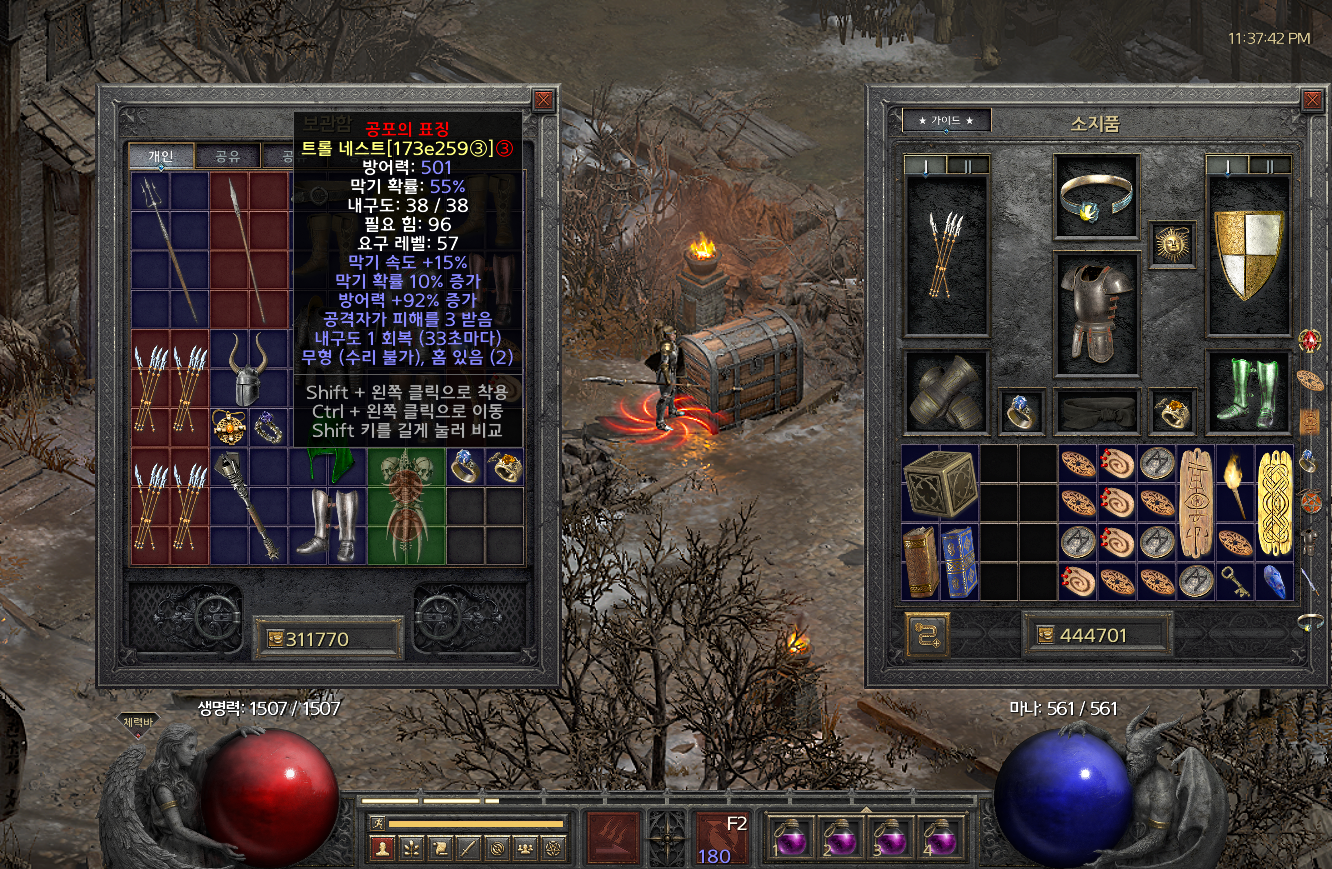Image resolution: width=1332 pixels, height=869 pixels.
Task: Select the equipped circlet in the head slot
Action: coord(1096,198)
